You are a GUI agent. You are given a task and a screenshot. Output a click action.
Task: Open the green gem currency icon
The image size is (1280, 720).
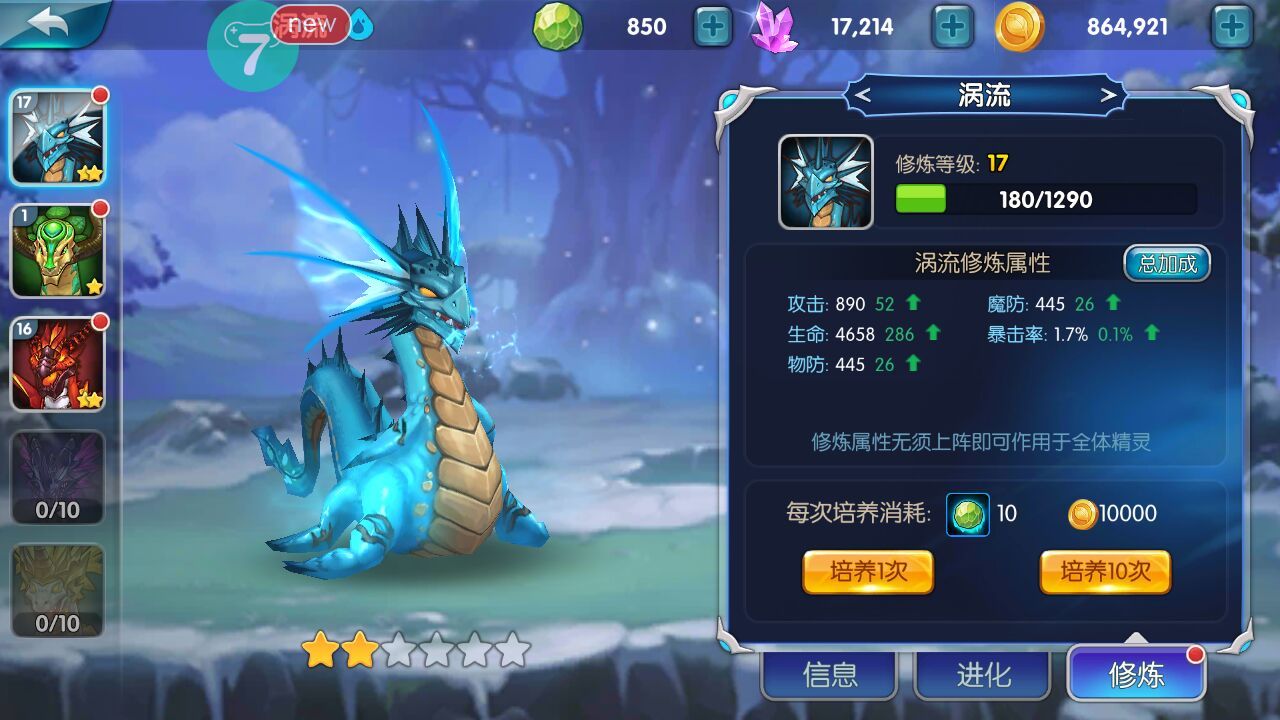557,27
